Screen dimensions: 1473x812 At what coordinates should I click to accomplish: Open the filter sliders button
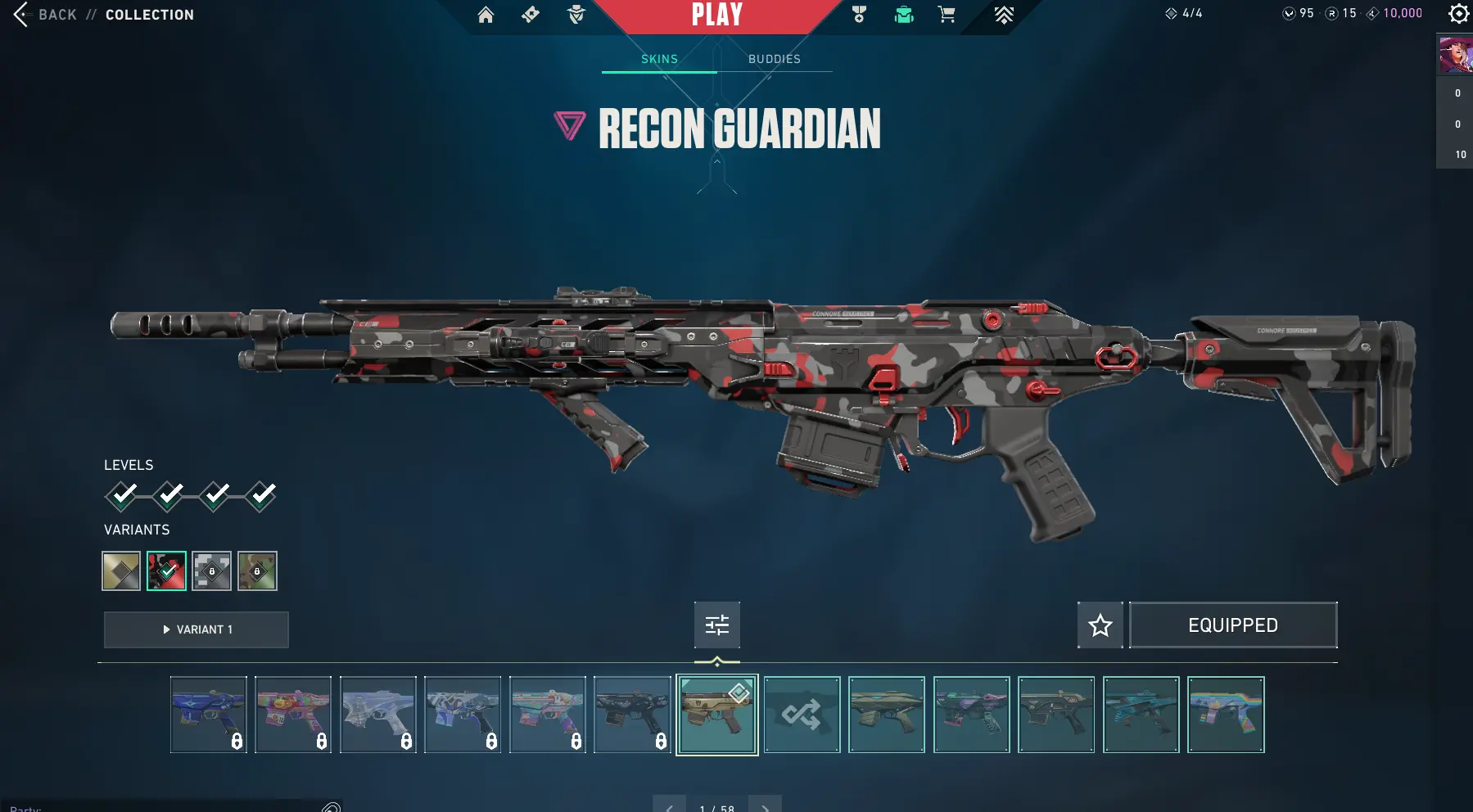tap(717, 625)
